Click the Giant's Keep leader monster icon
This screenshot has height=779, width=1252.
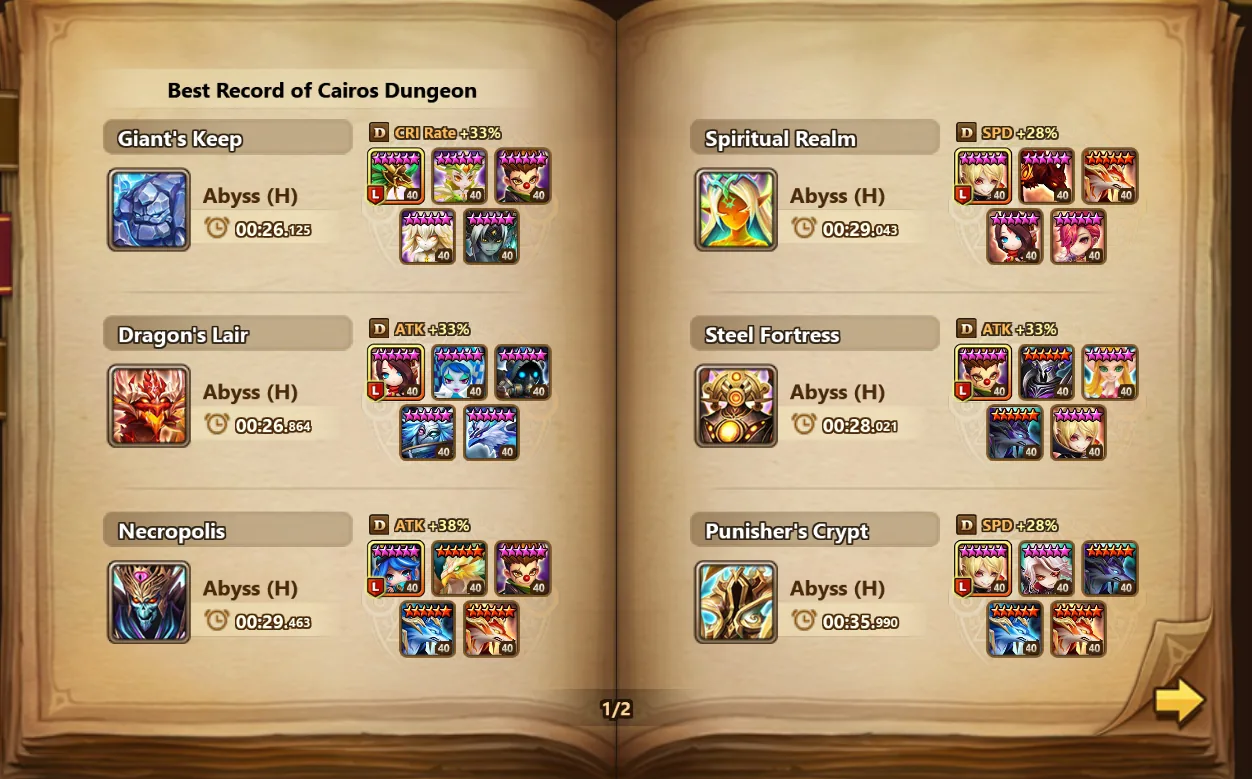(x=396, y=176)
